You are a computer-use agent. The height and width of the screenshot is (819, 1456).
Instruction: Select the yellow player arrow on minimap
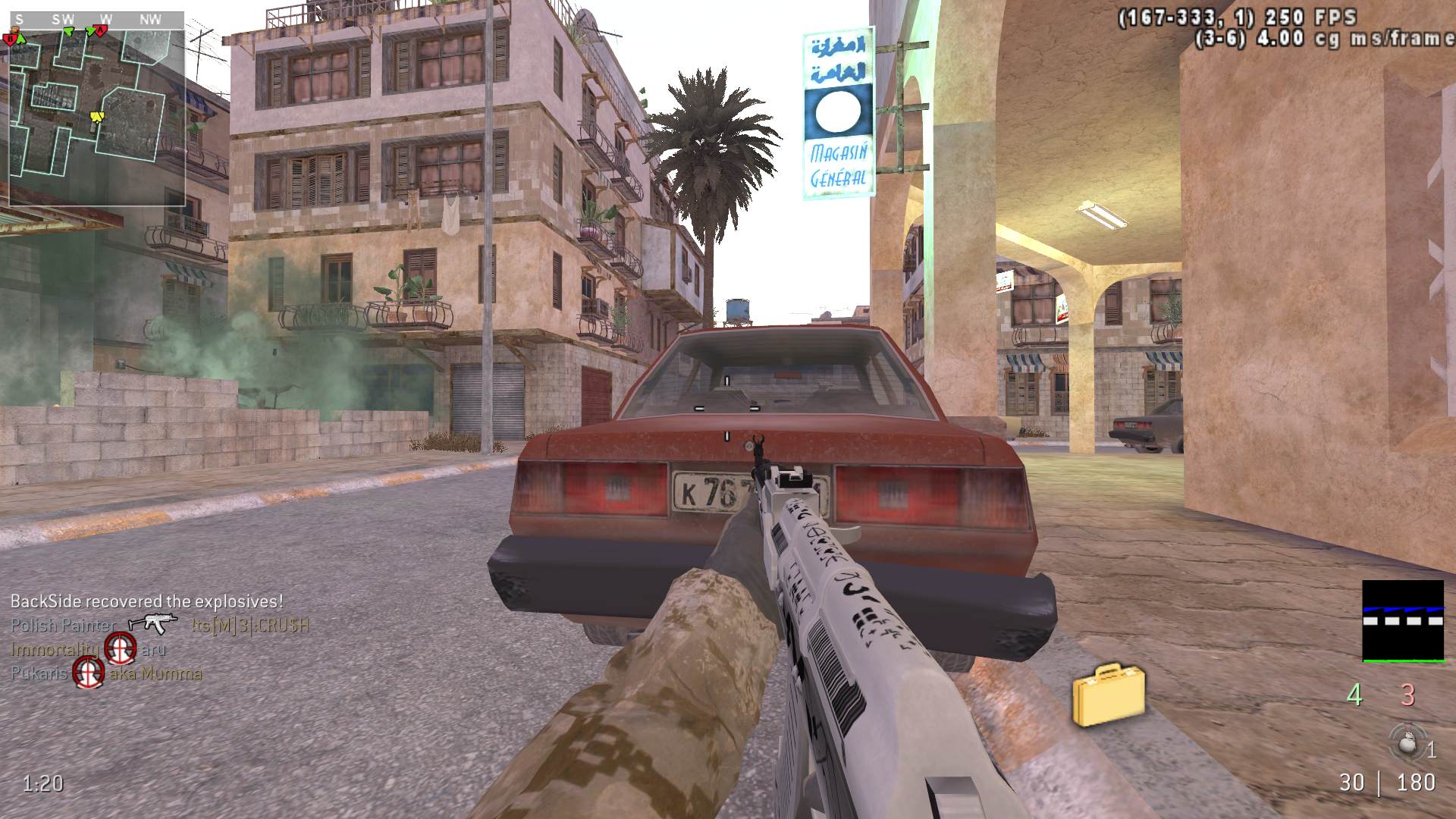(x=96, y=117)
